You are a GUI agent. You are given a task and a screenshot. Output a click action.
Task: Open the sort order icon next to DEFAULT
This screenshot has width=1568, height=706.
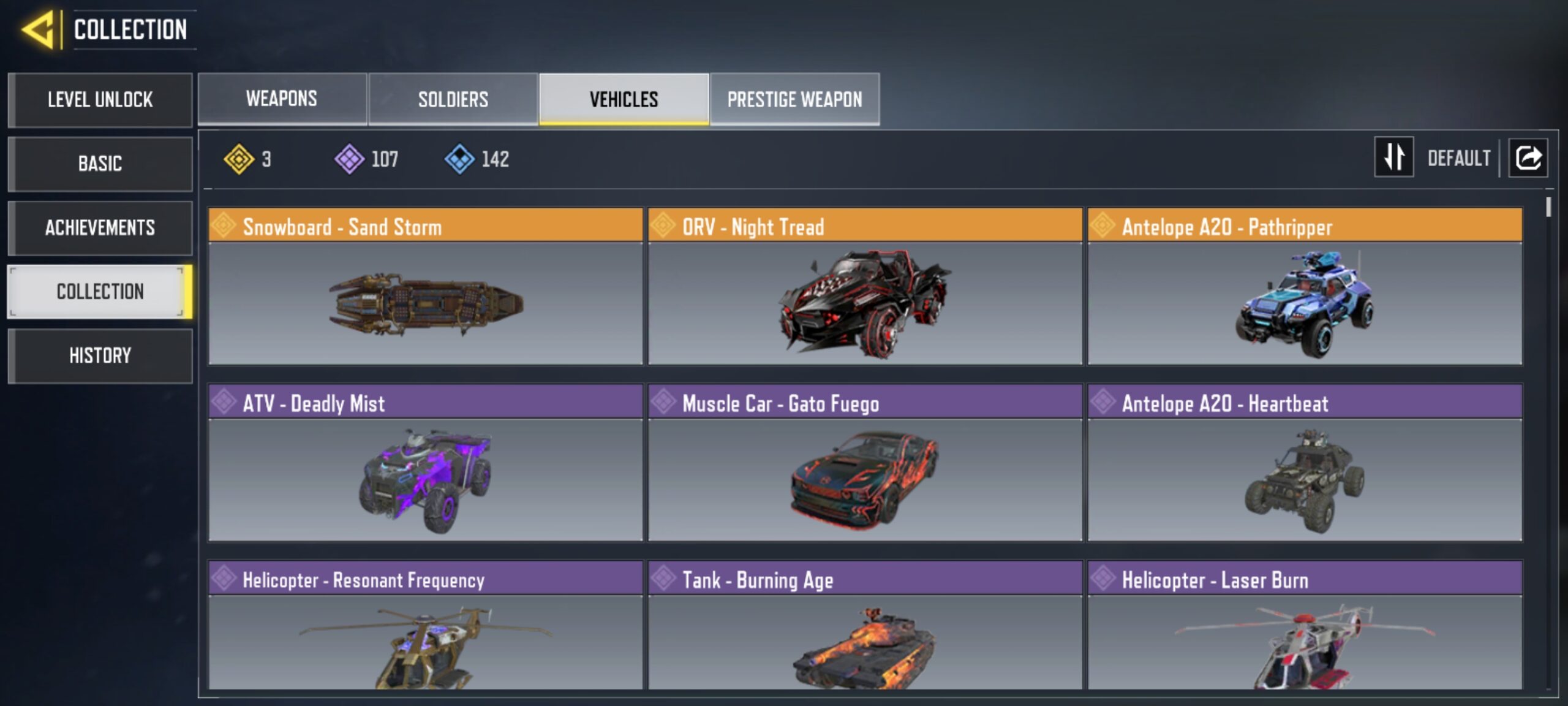click(x=1394, y=158)
